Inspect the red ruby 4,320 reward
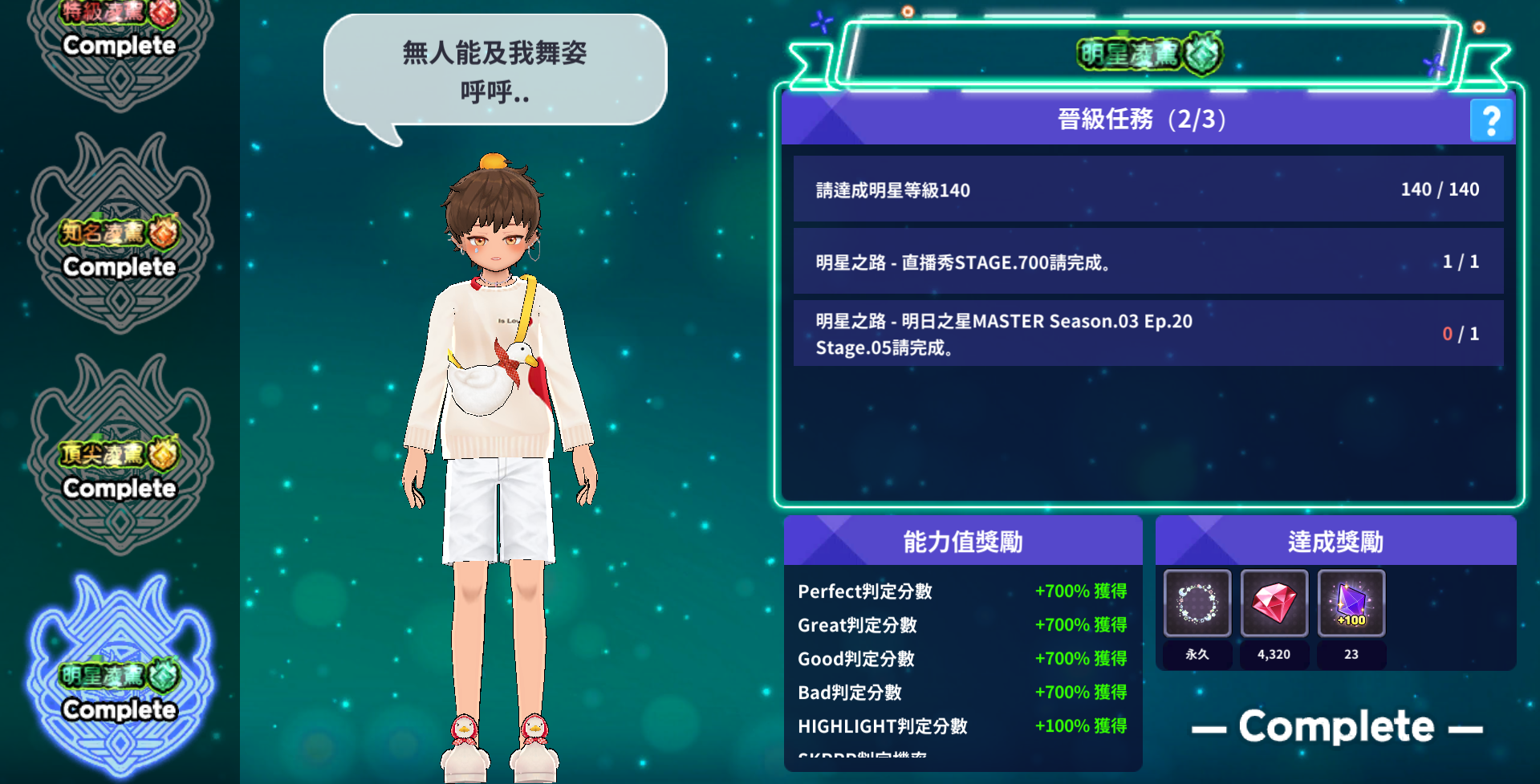The width and height of the screenshot is (1540, 784). click(1274, 603)
